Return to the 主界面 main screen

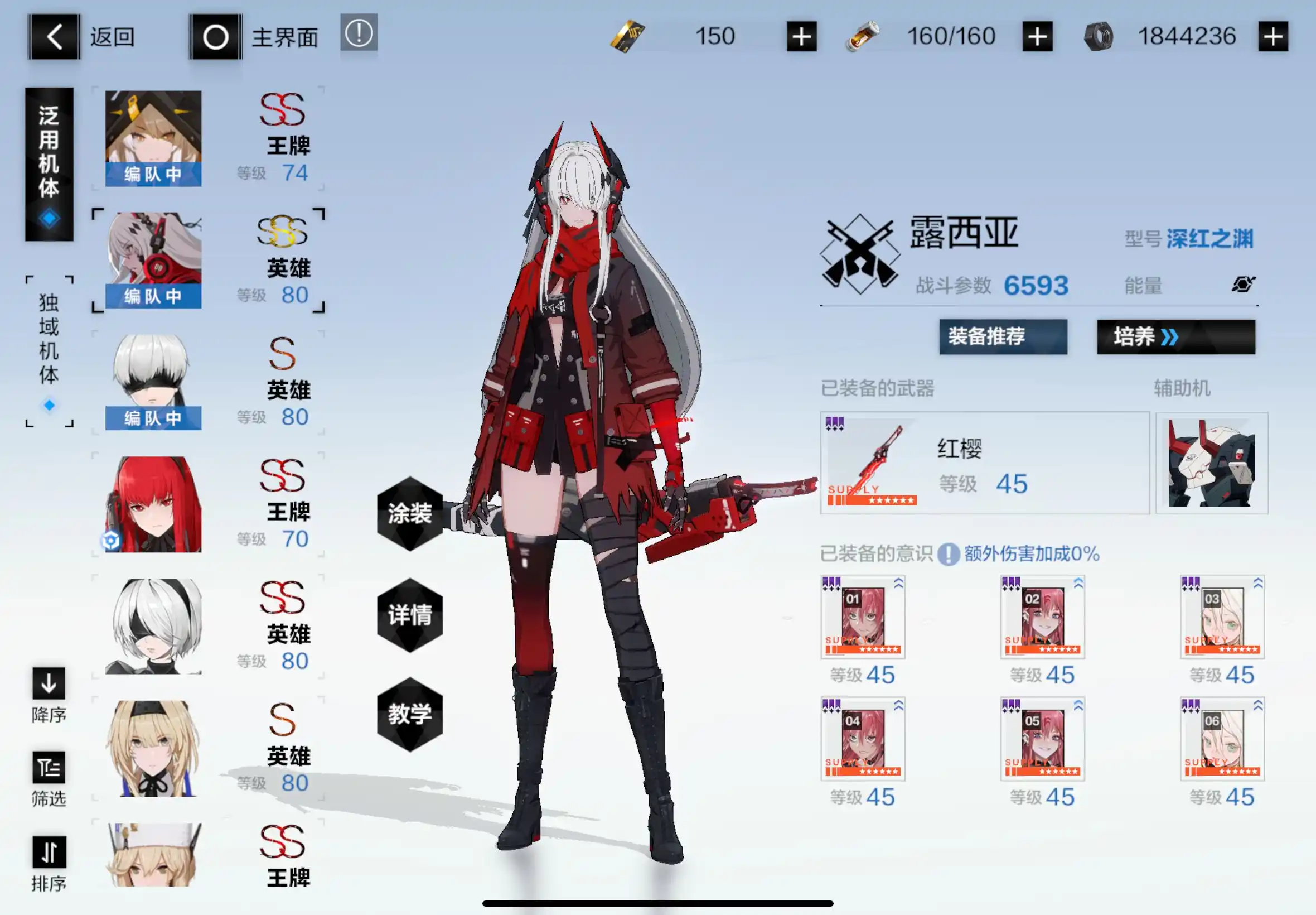(215, 37)
